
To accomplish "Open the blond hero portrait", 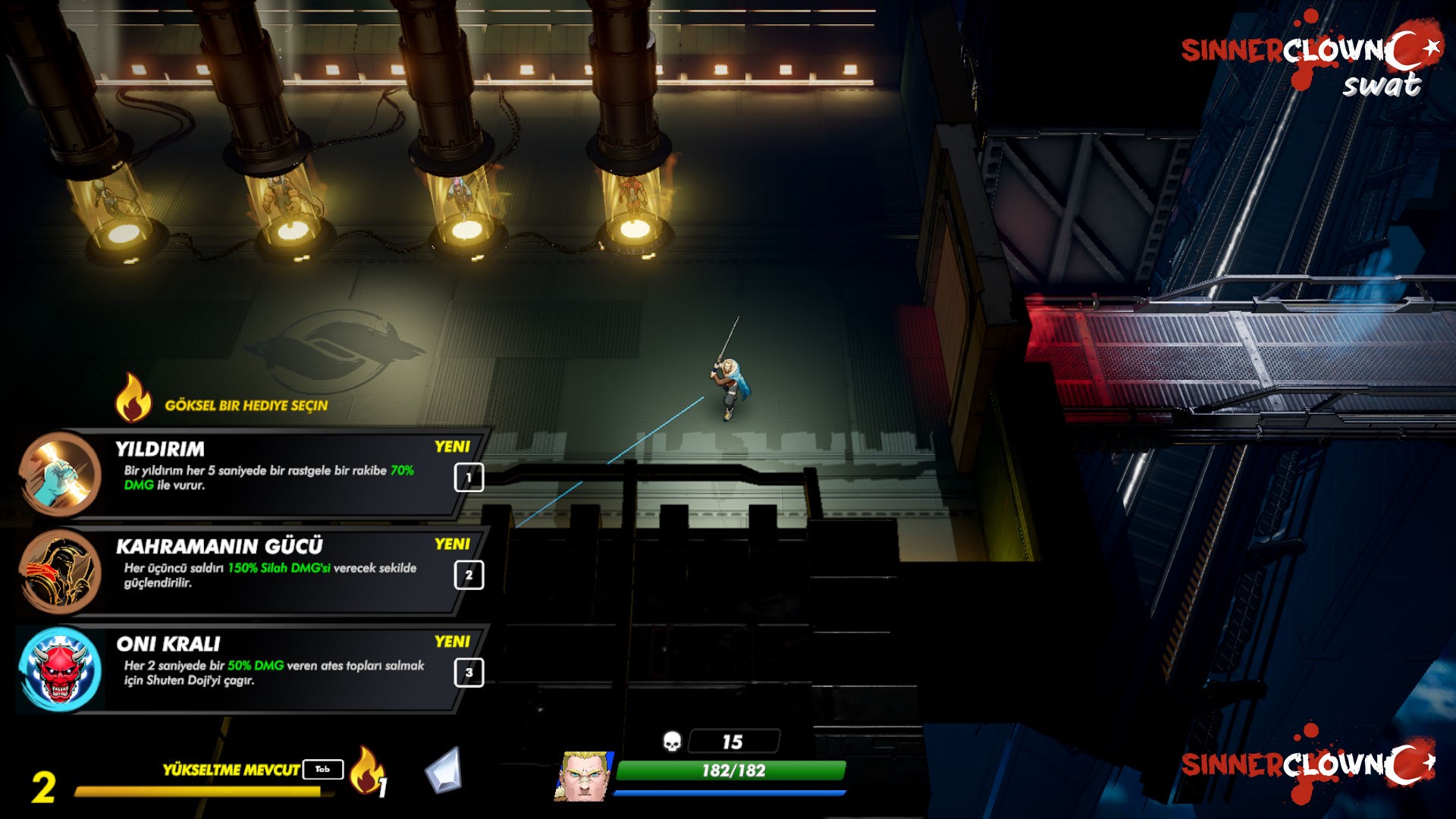I will [x=584, y=777].
